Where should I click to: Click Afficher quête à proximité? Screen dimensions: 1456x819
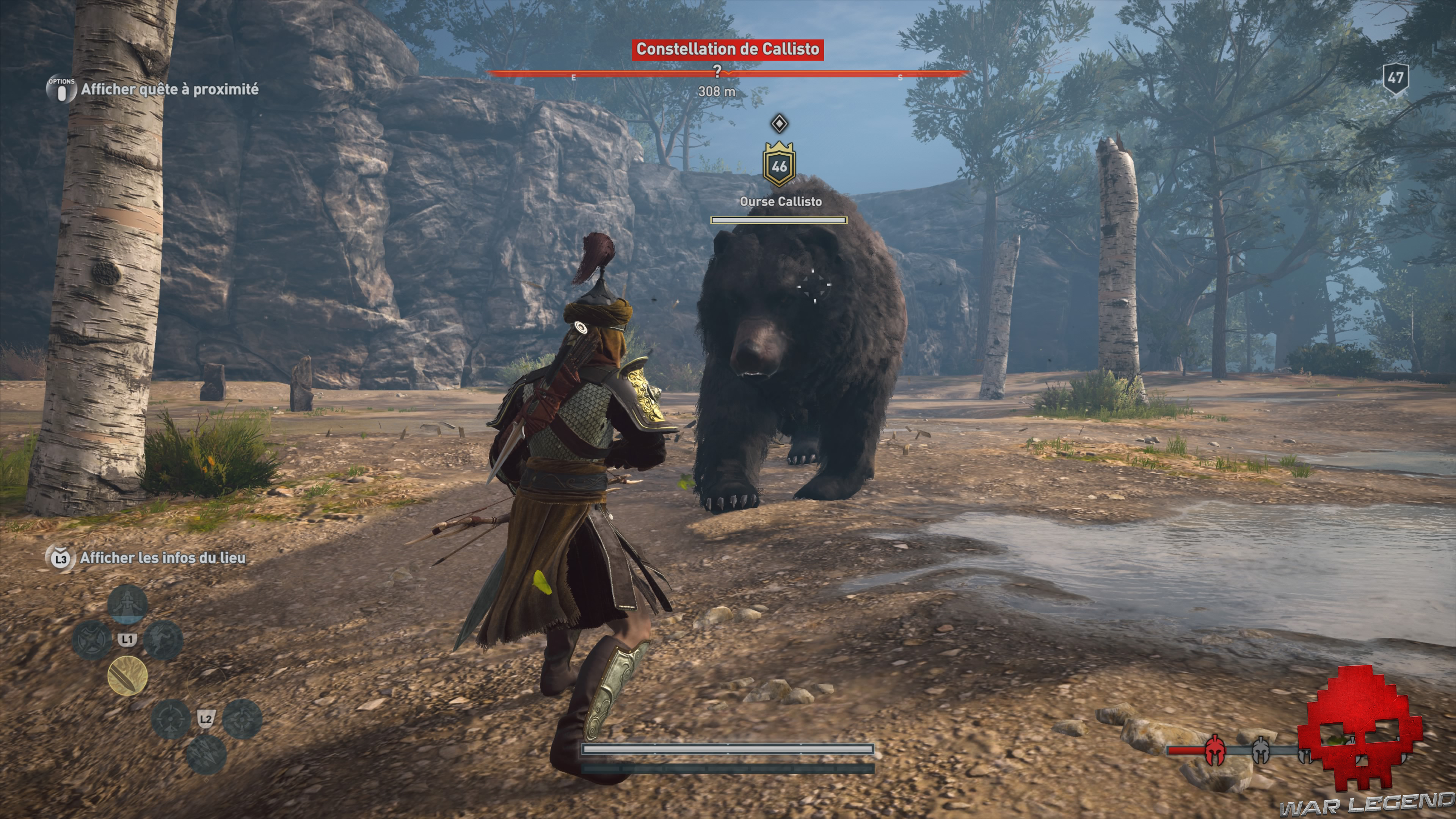click(170, 88)
